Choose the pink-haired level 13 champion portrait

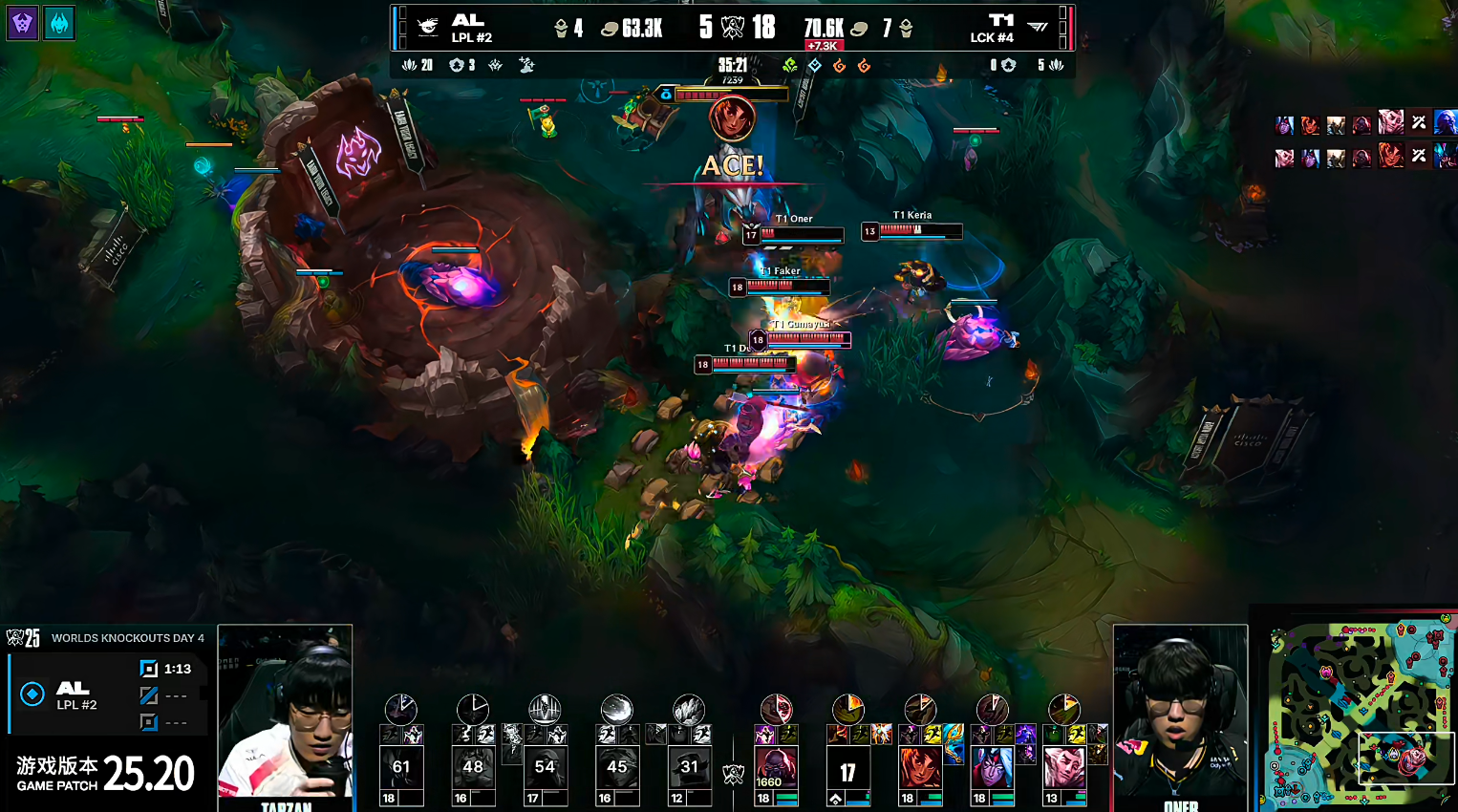1064,768
